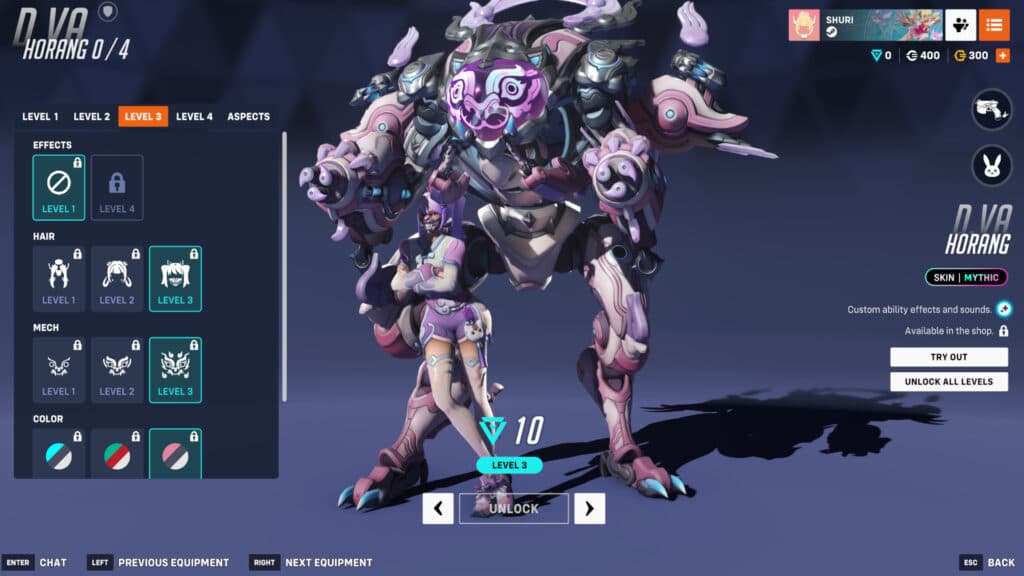Pick the cyan and white color swatch

click(x=59, y=455)
